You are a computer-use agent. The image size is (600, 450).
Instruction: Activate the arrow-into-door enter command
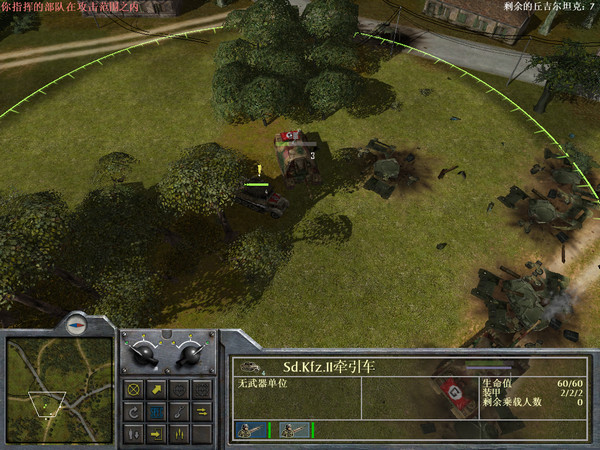[x=156, y=433]
